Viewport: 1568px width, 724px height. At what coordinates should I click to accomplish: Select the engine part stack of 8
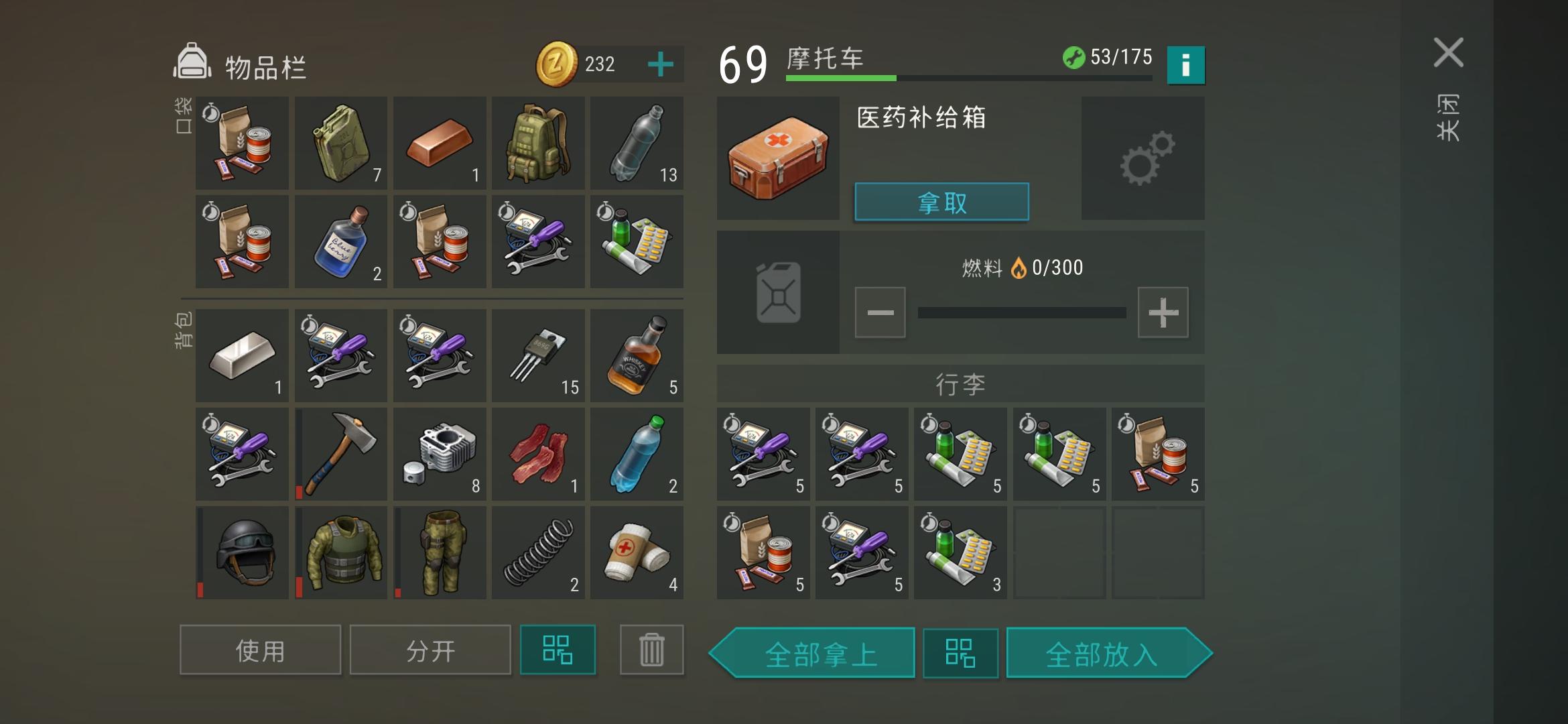click(x=440, y=454)
